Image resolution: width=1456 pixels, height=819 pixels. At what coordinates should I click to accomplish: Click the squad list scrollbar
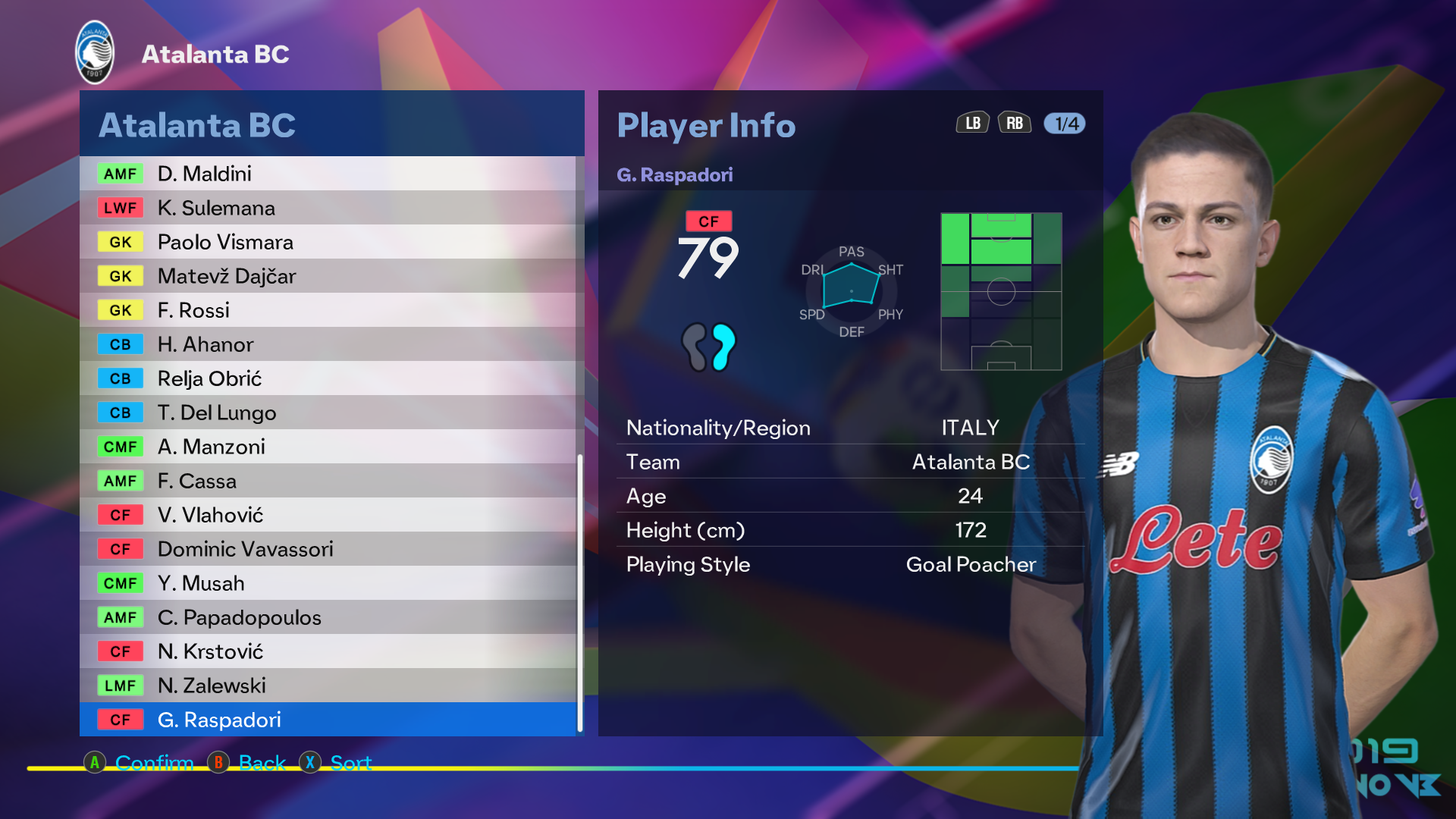pyautogui.click(x=580, y=591)
